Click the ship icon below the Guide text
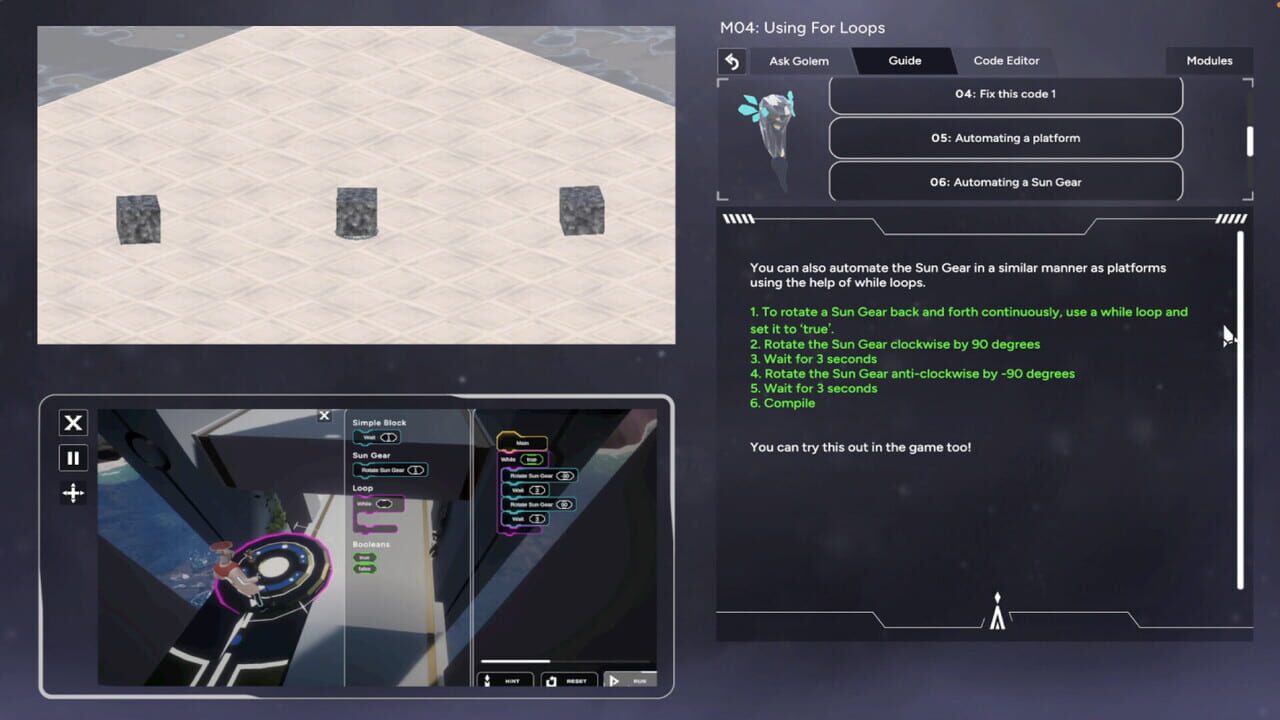Screen dimensions: 1280x720 click(996, 610)
